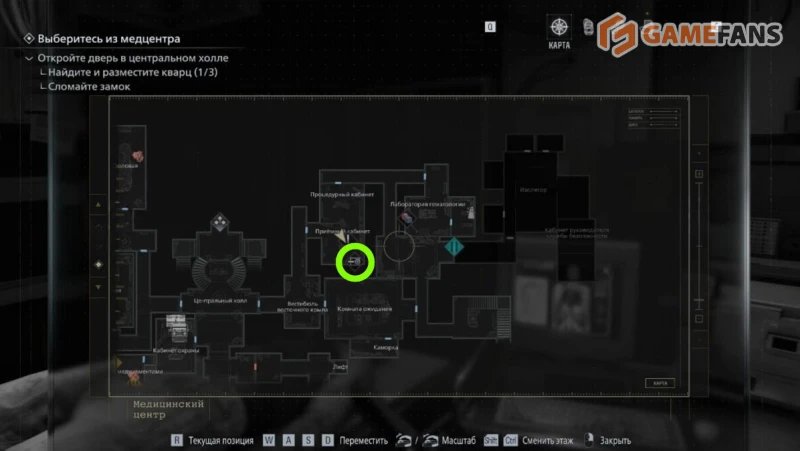This screenshot has width=800, height=451.
Task: Select the current floor diamond indicator
Action: click(98, 264)
